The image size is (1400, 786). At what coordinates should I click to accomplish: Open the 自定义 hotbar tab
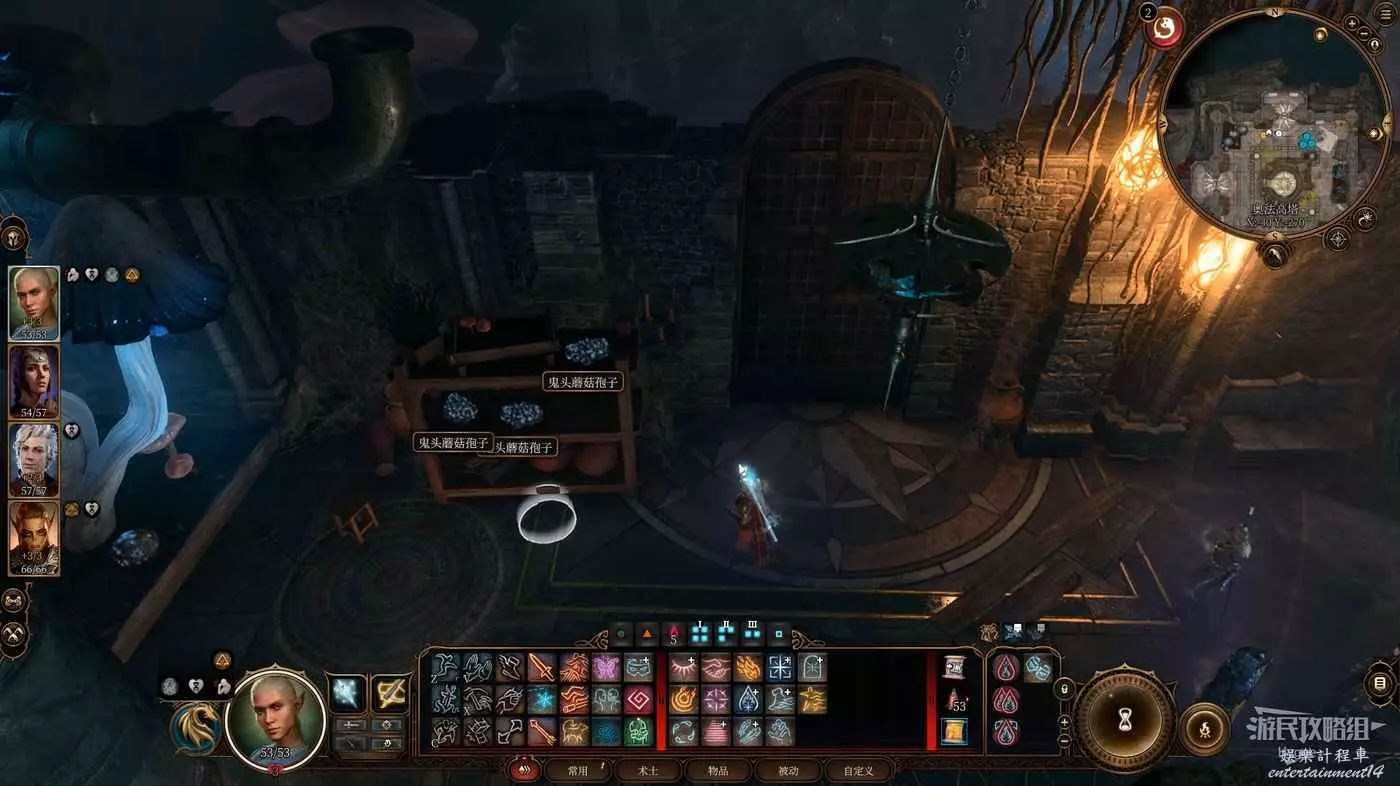click(x=858, y=771)
